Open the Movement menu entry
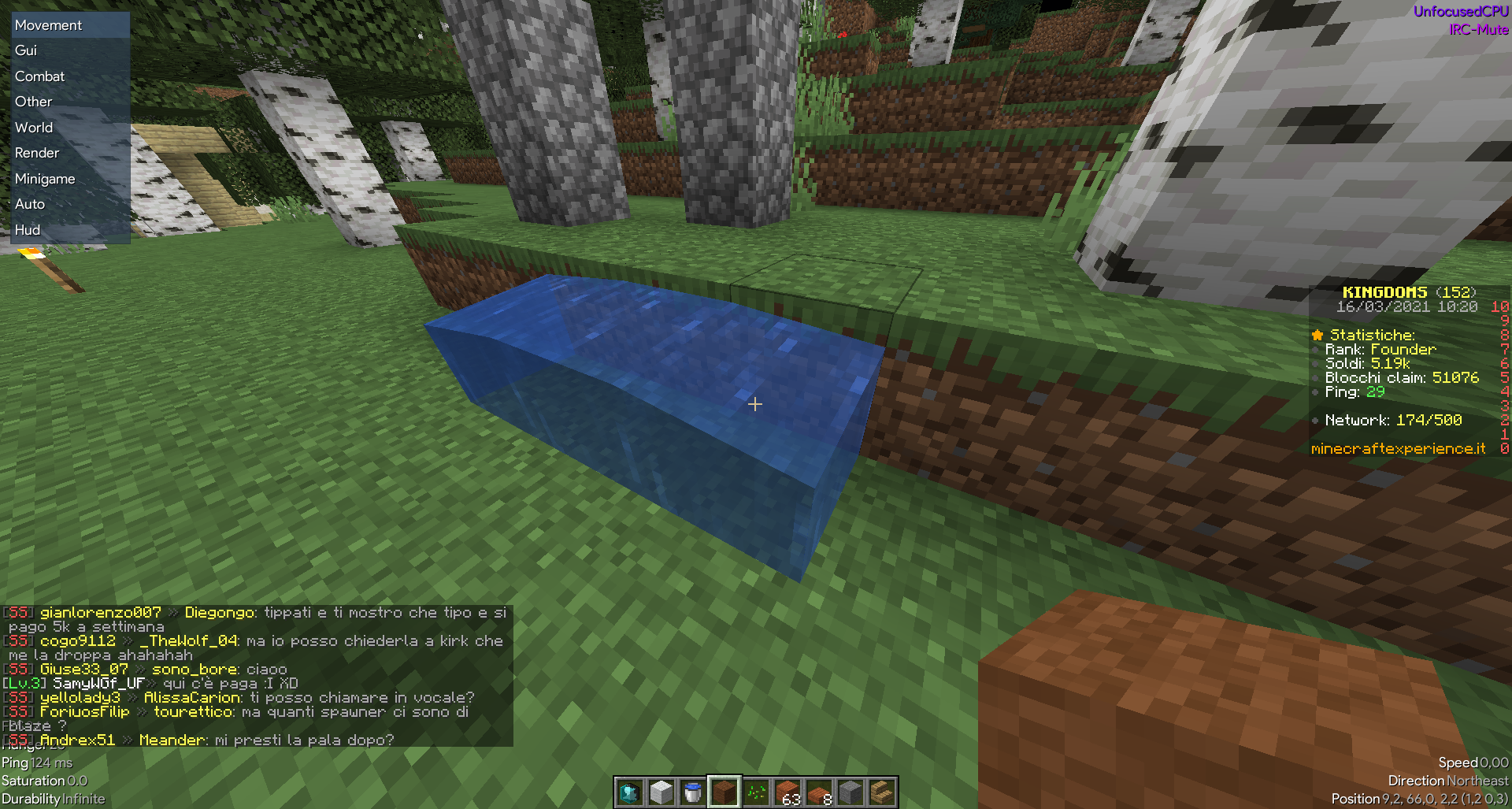1512x809 pixels. tap(48, 24)
